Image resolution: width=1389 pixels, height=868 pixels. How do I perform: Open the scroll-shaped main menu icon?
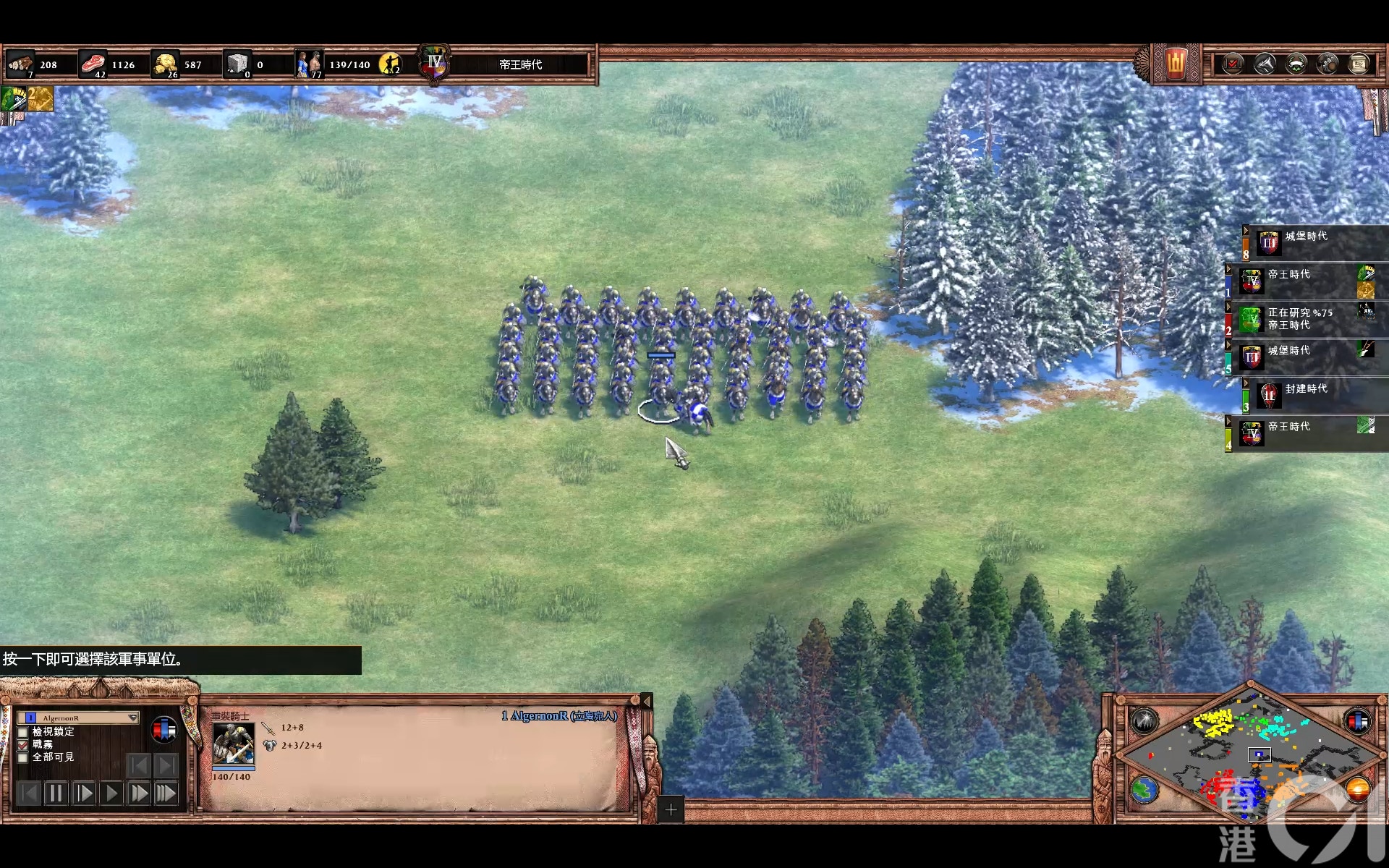click(1359, 64)
